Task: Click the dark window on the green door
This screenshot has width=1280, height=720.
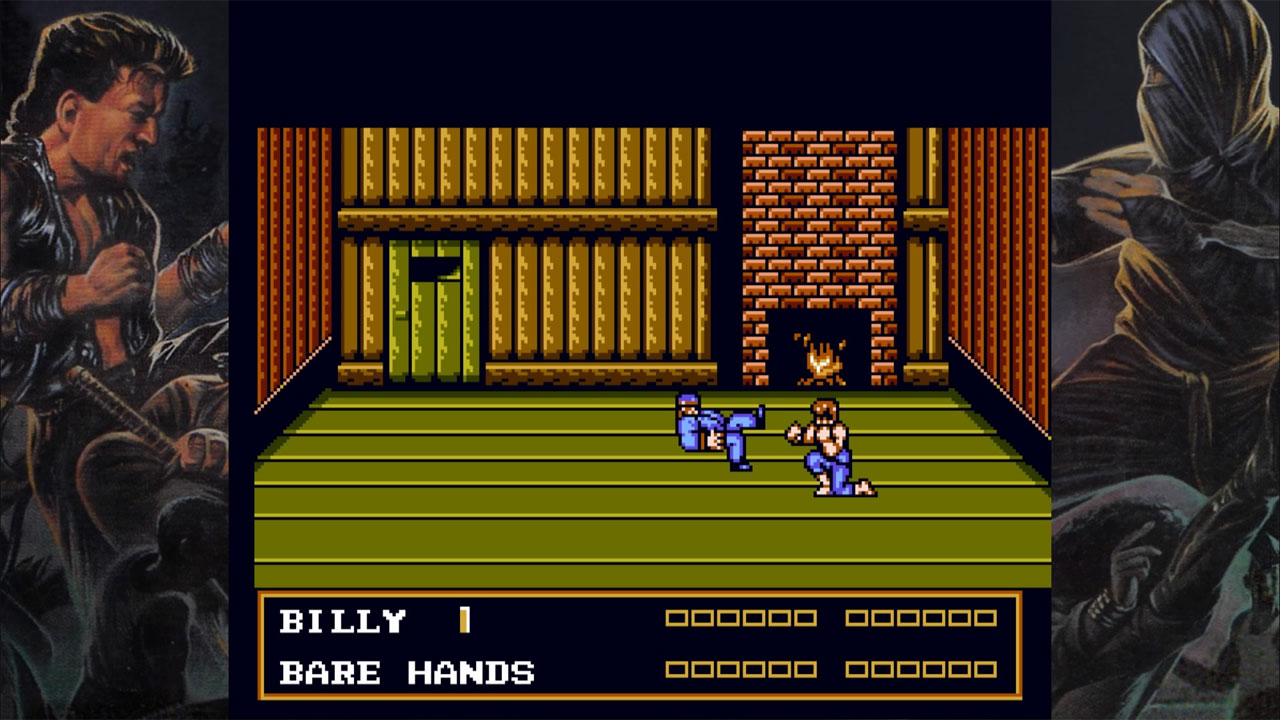Action: click(x=434, y=270)
